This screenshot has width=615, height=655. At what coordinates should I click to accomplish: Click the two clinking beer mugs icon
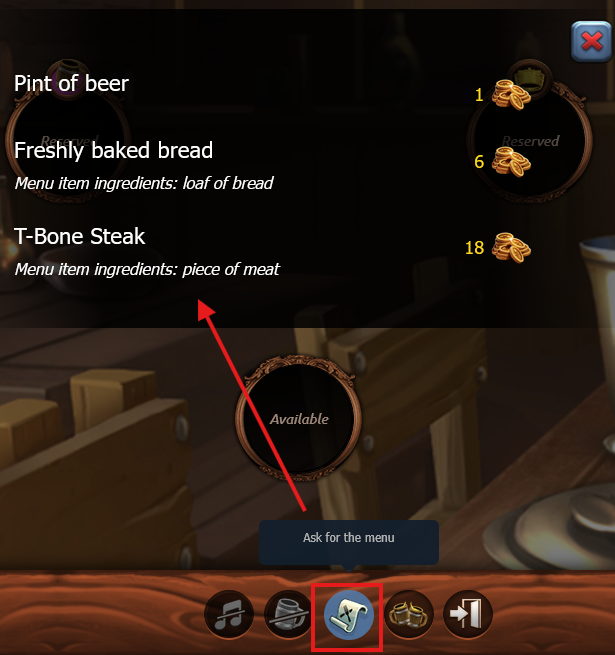pos(410,615)
